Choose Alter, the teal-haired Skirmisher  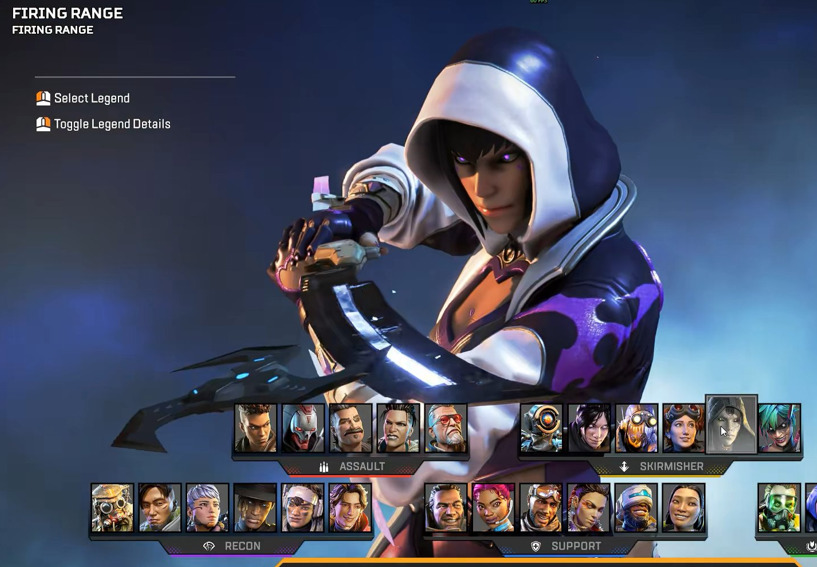coord(779,428)
